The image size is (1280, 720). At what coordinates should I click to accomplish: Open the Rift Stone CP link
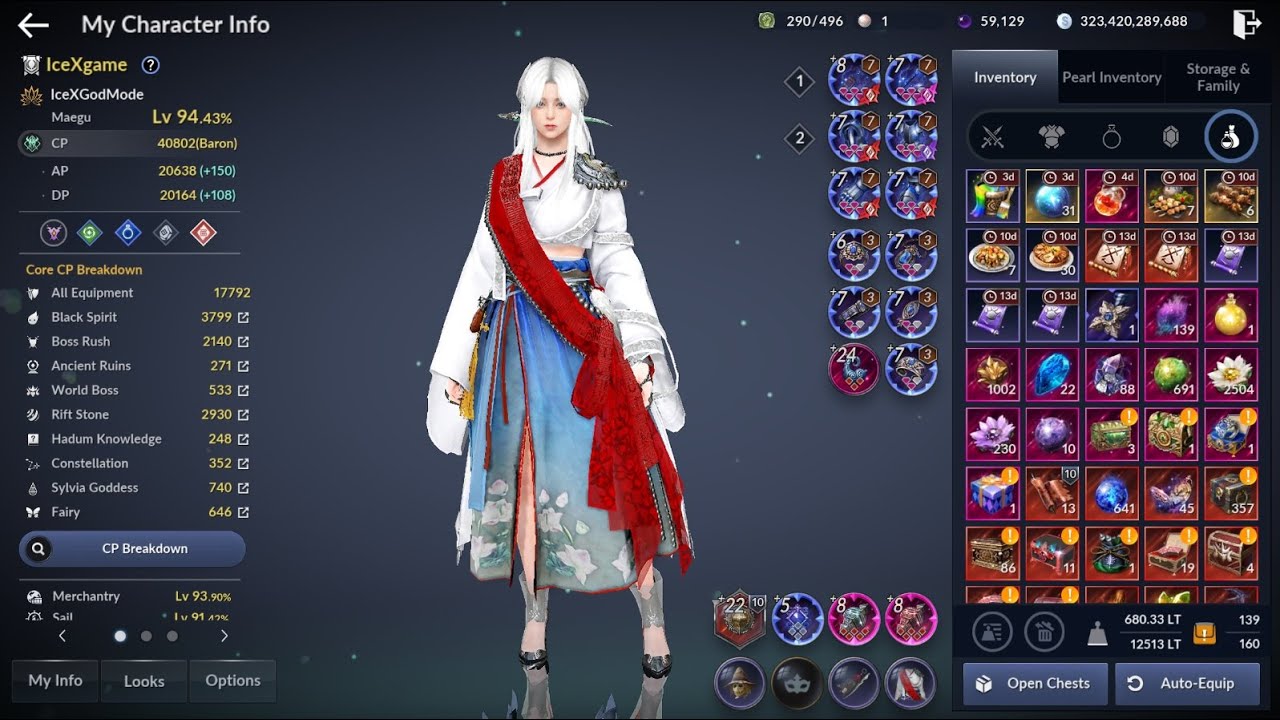[x=243, y=415]
